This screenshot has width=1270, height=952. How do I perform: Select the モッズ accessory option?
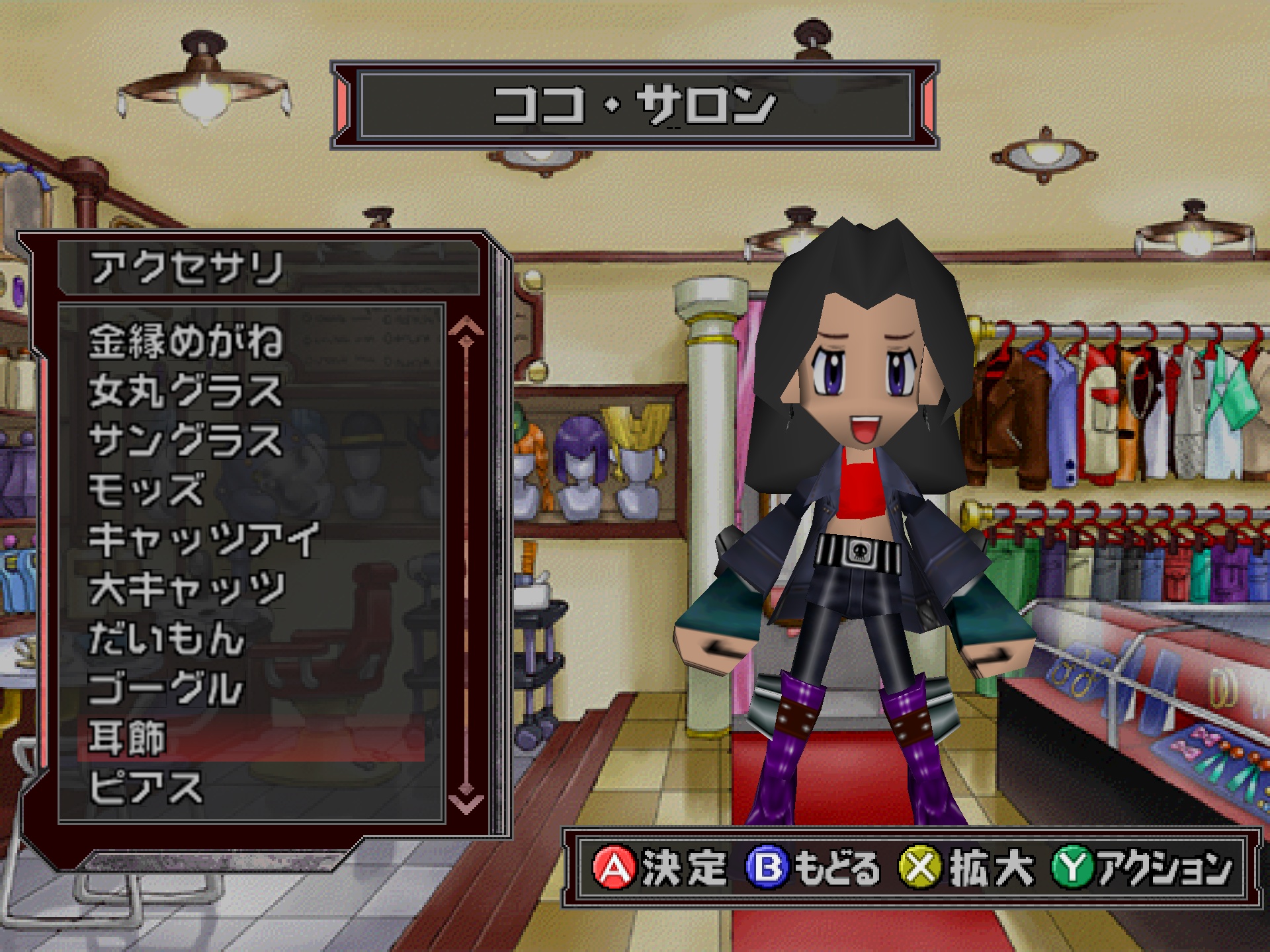click(147, 491)
